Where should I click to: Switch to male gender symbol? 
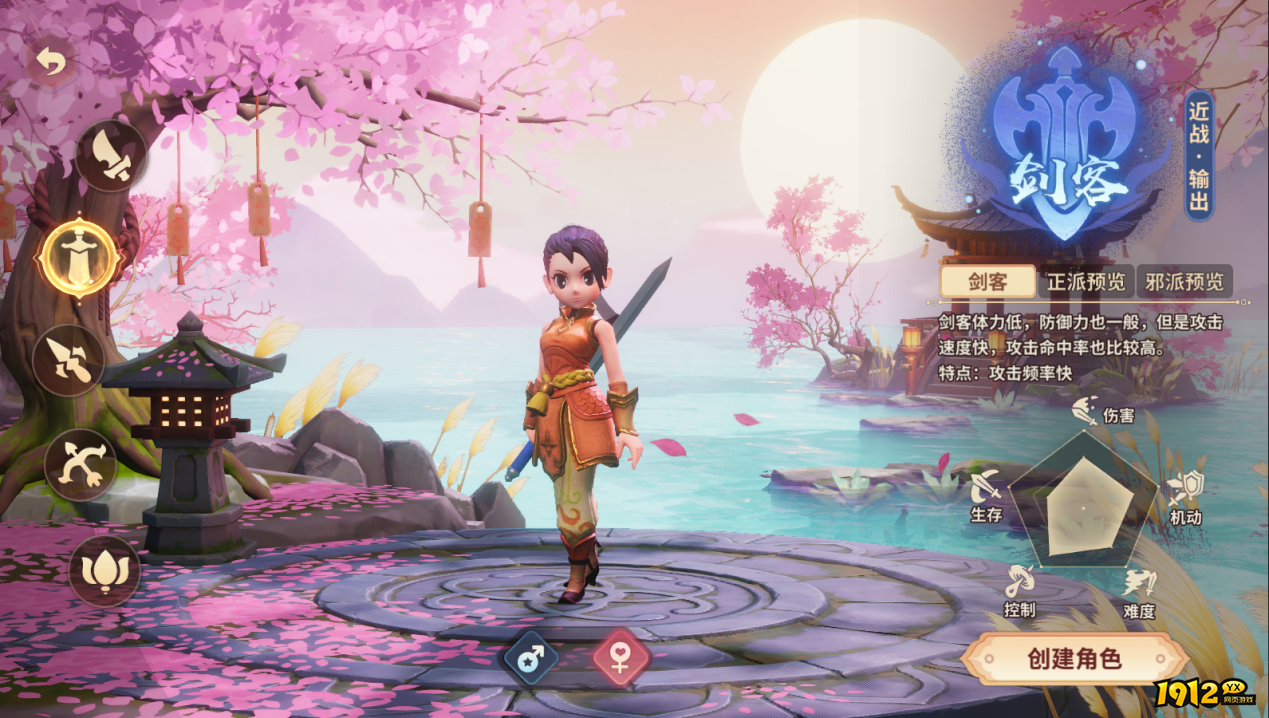(x=531, y=659)
